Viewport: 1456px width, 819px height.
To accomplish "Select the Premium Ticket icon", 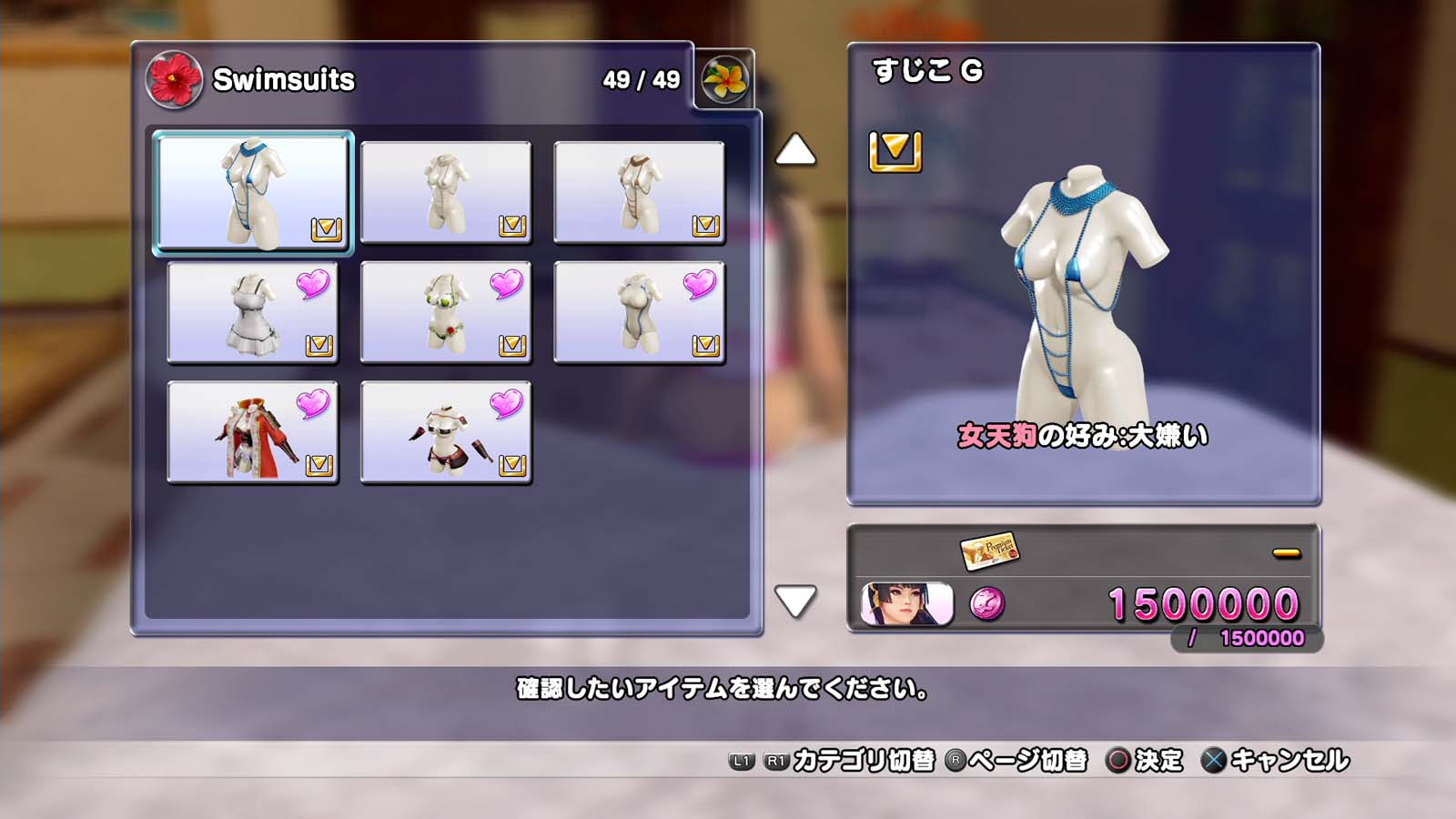I will pyautogui.click(x=989, y=550).
